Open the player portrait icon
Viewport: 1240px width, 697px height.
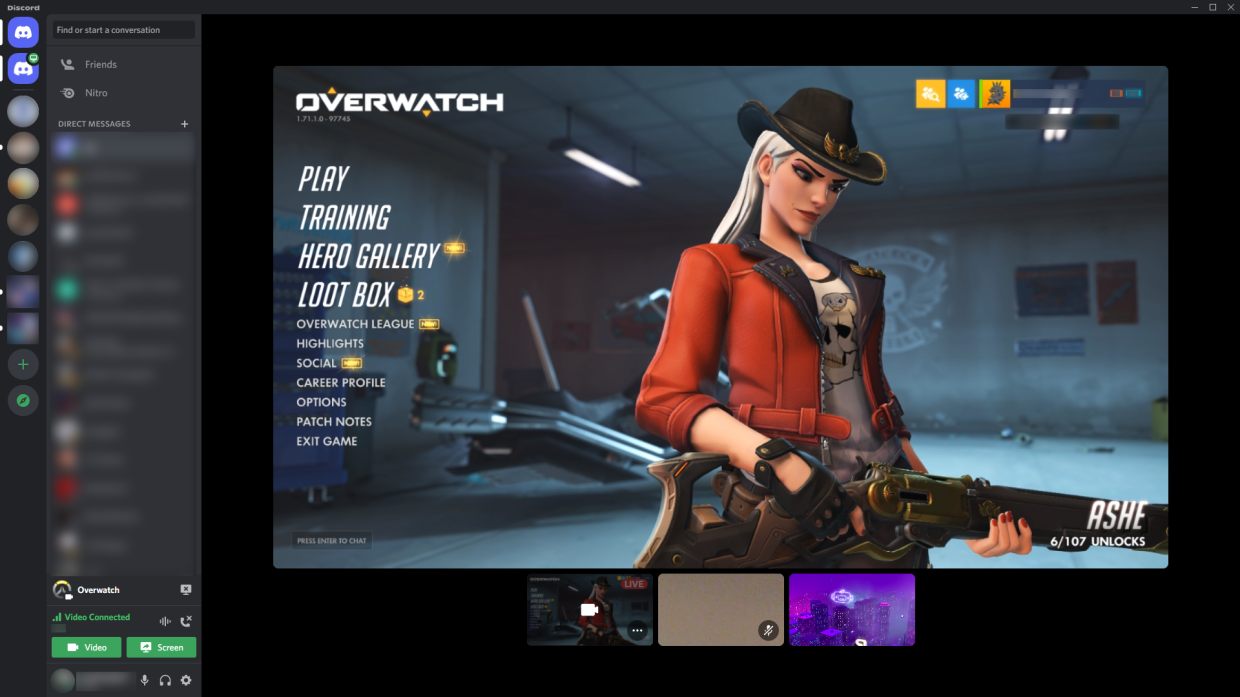click(994, 94)
